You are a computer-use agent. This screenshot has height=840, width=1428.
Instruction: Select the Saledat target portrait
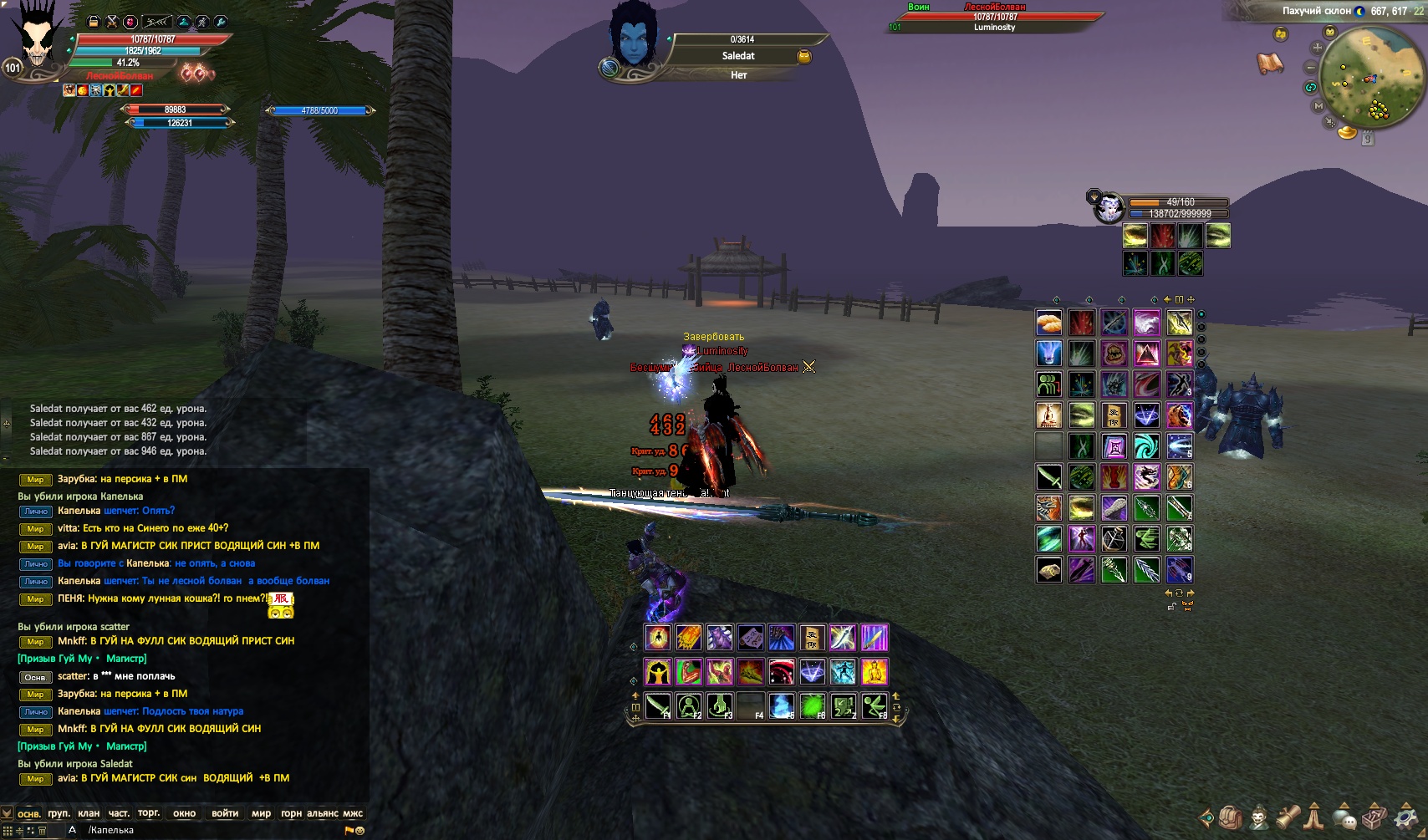point(634,38)
